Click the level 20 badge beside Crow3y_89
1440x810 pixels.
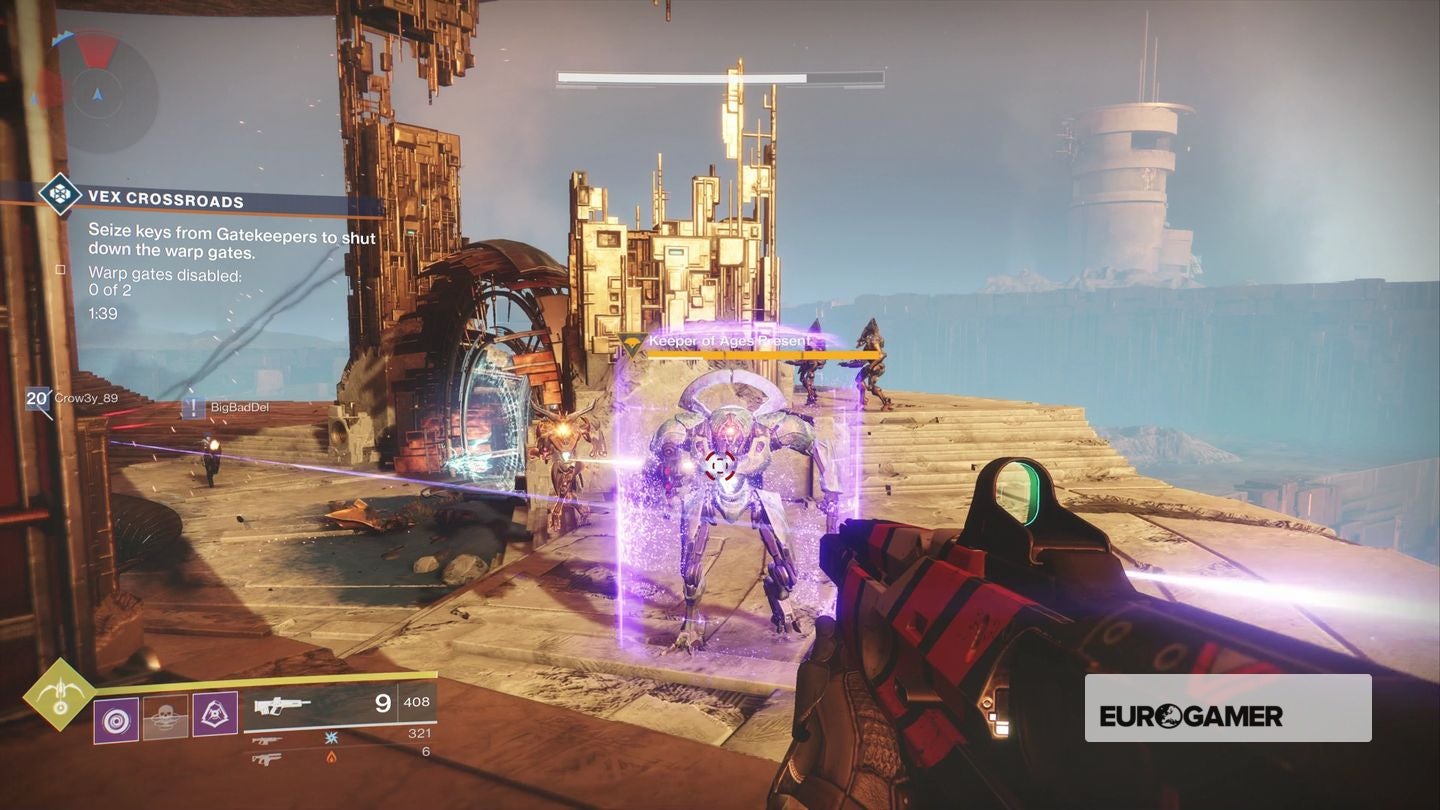36,398
